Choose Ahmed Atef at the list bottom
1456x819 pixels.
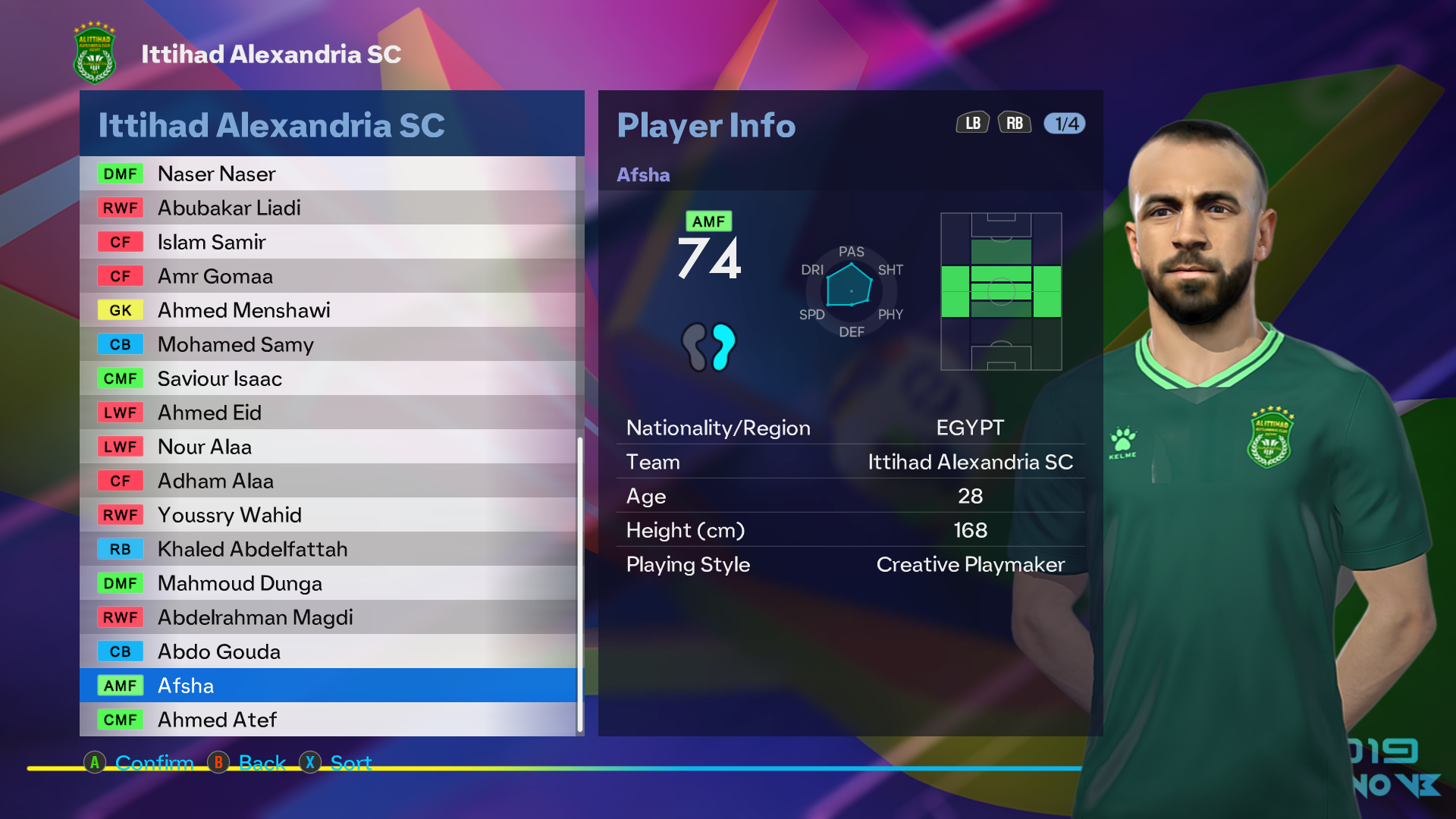[328, 720]
